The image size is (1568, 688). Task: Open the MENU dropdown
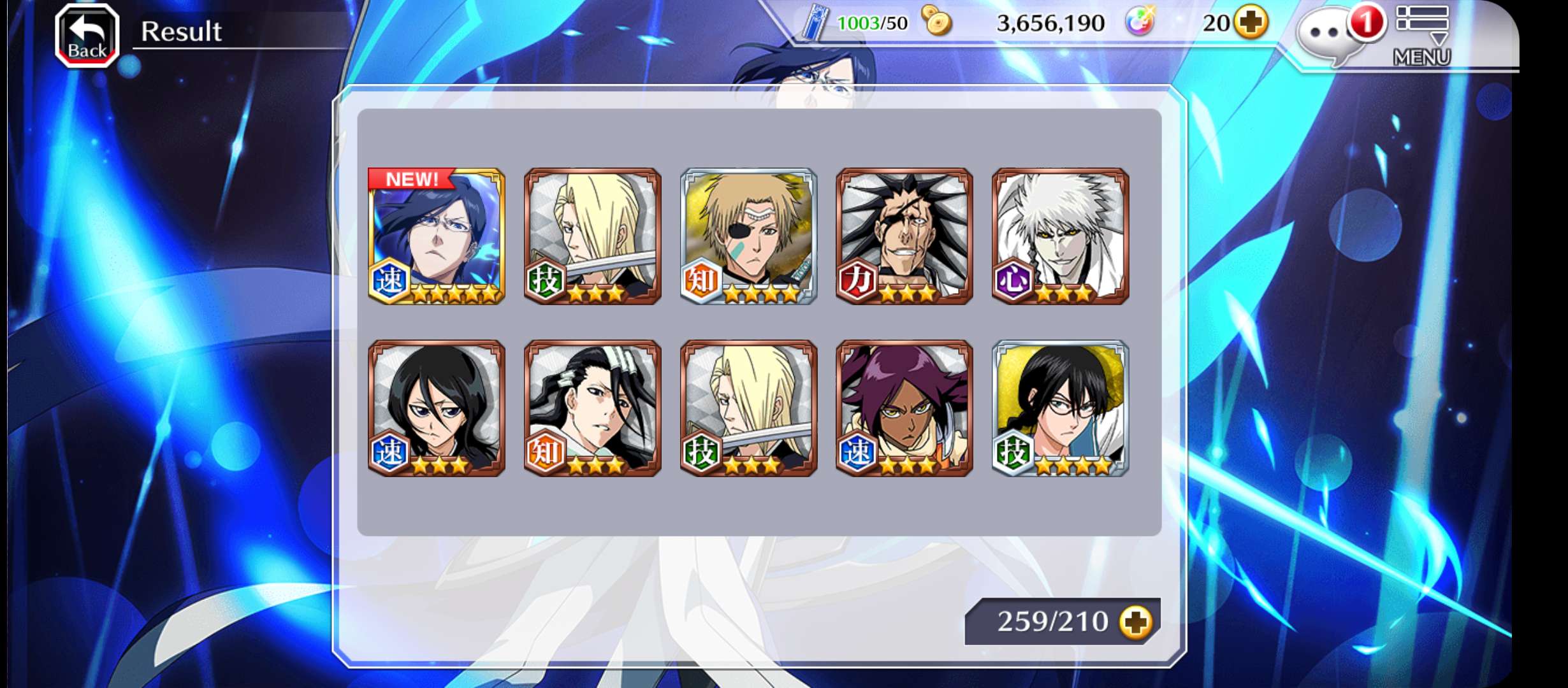click(1422, 36)
